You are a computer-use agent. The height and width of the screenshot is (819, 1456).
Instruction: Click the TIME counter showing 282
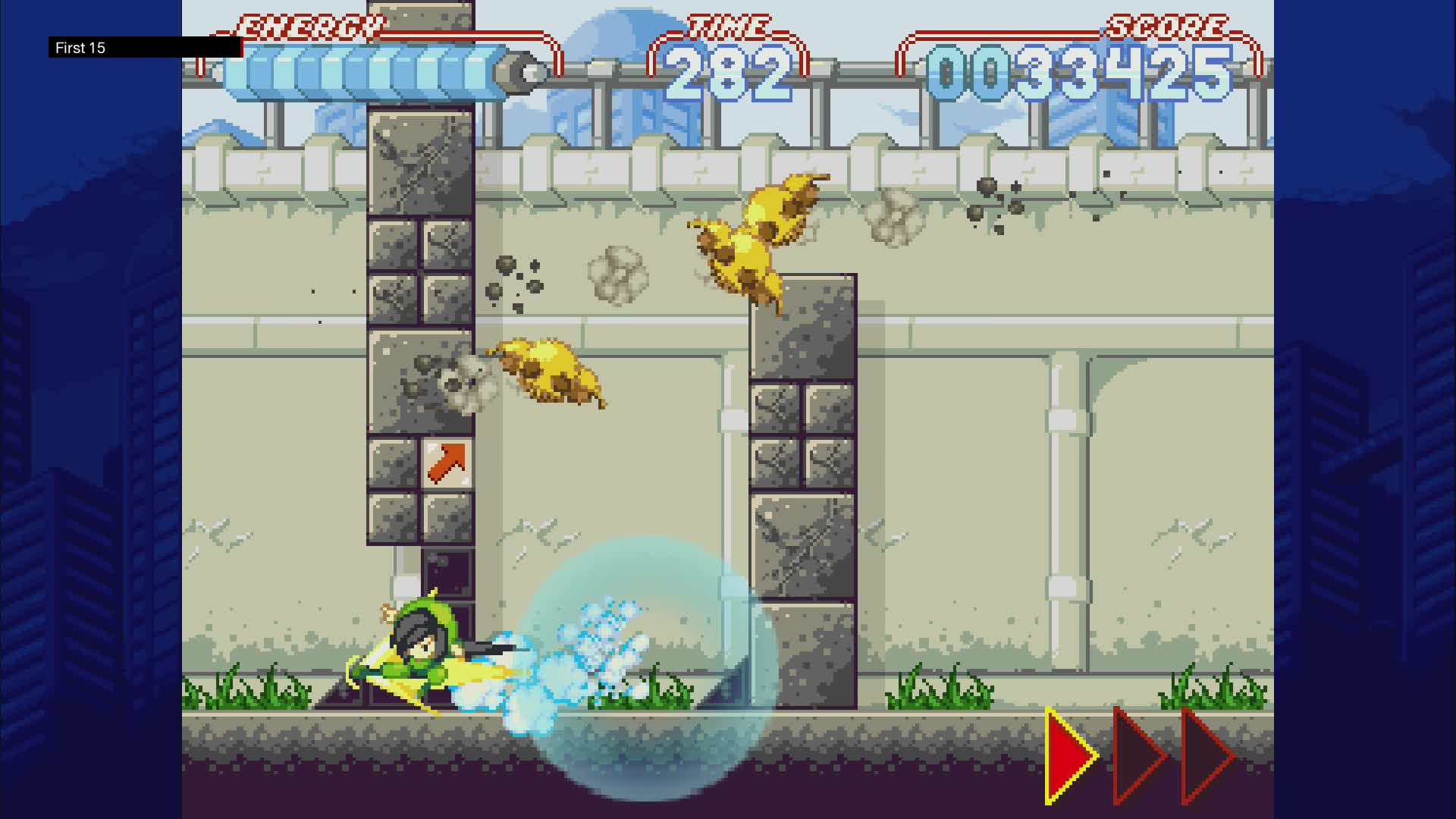(x=730, y=72)
